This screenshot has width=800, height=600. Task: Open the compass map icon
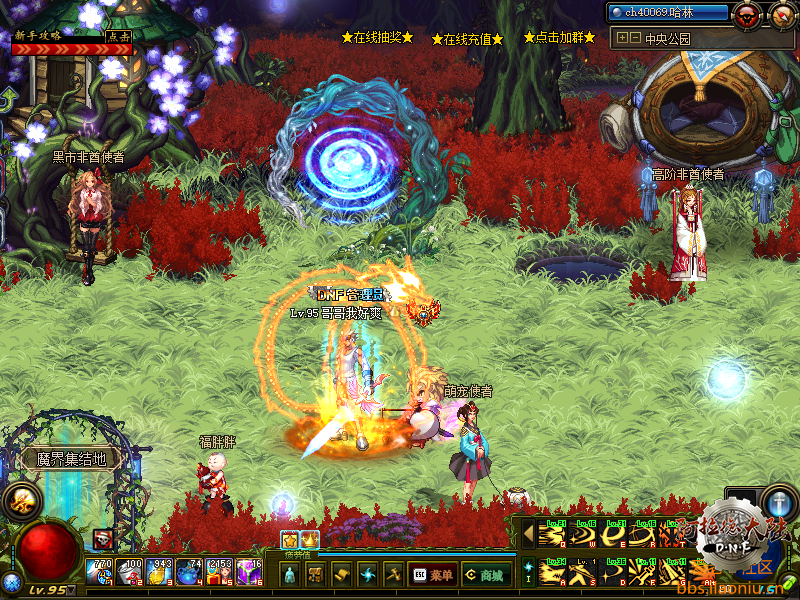[783, 15]
